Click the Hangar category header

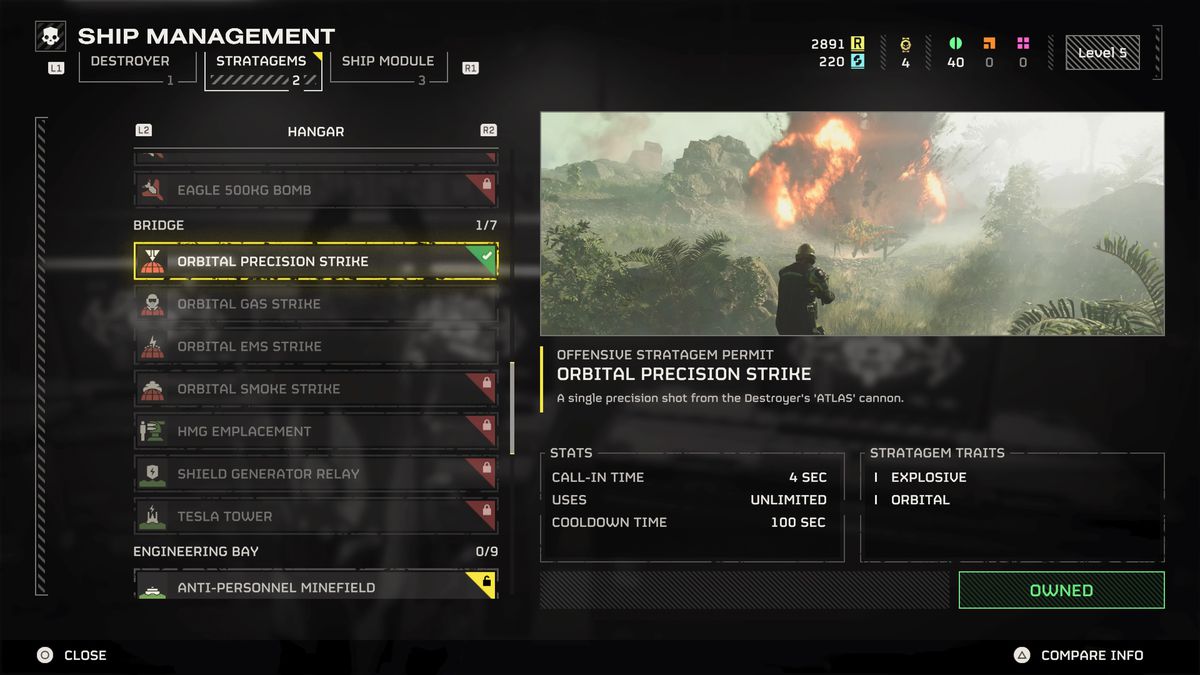pos(315,131)
